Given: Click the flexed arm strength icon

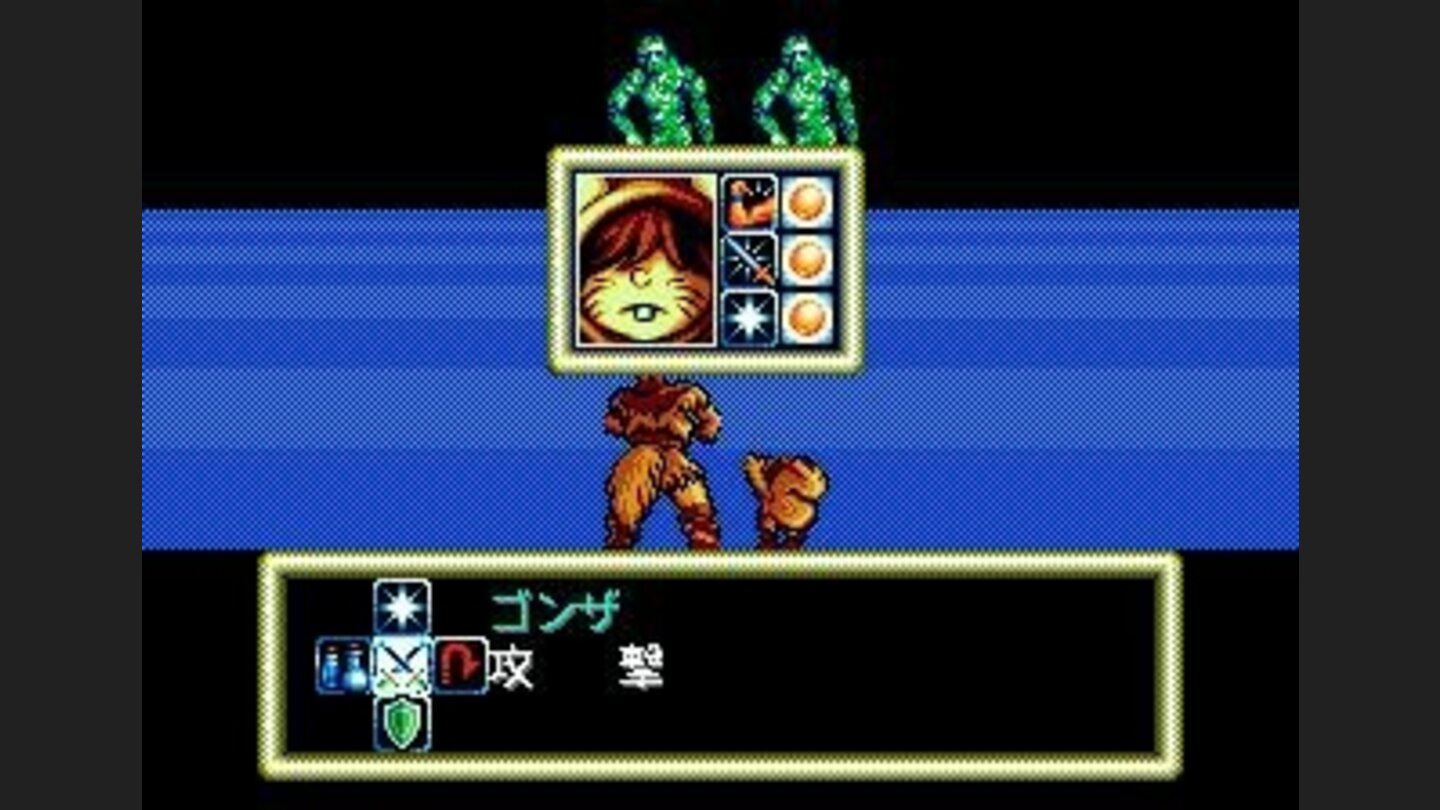Looking at the screenshot, I should tap(751, 200).
